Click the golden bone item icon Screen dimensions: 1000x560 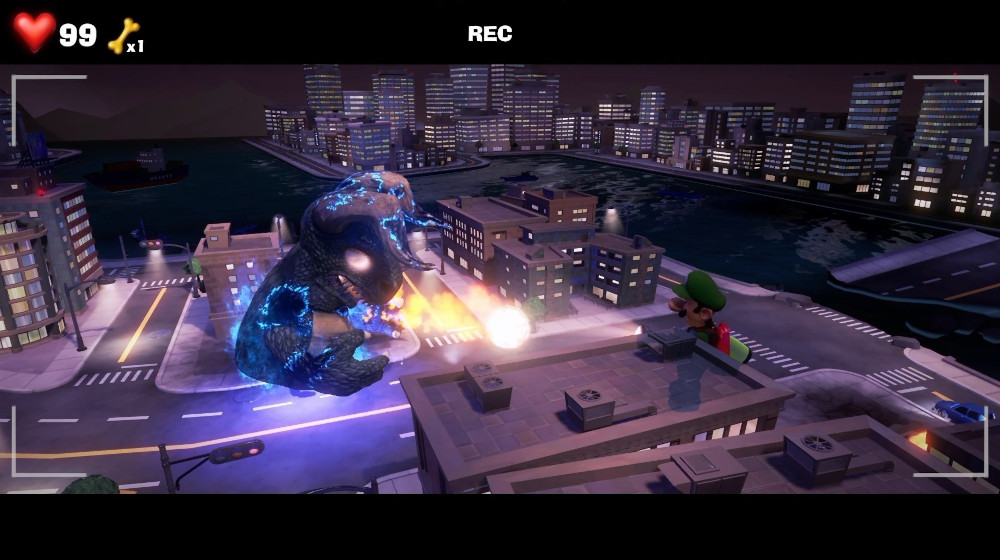click(x=122, y=36)
